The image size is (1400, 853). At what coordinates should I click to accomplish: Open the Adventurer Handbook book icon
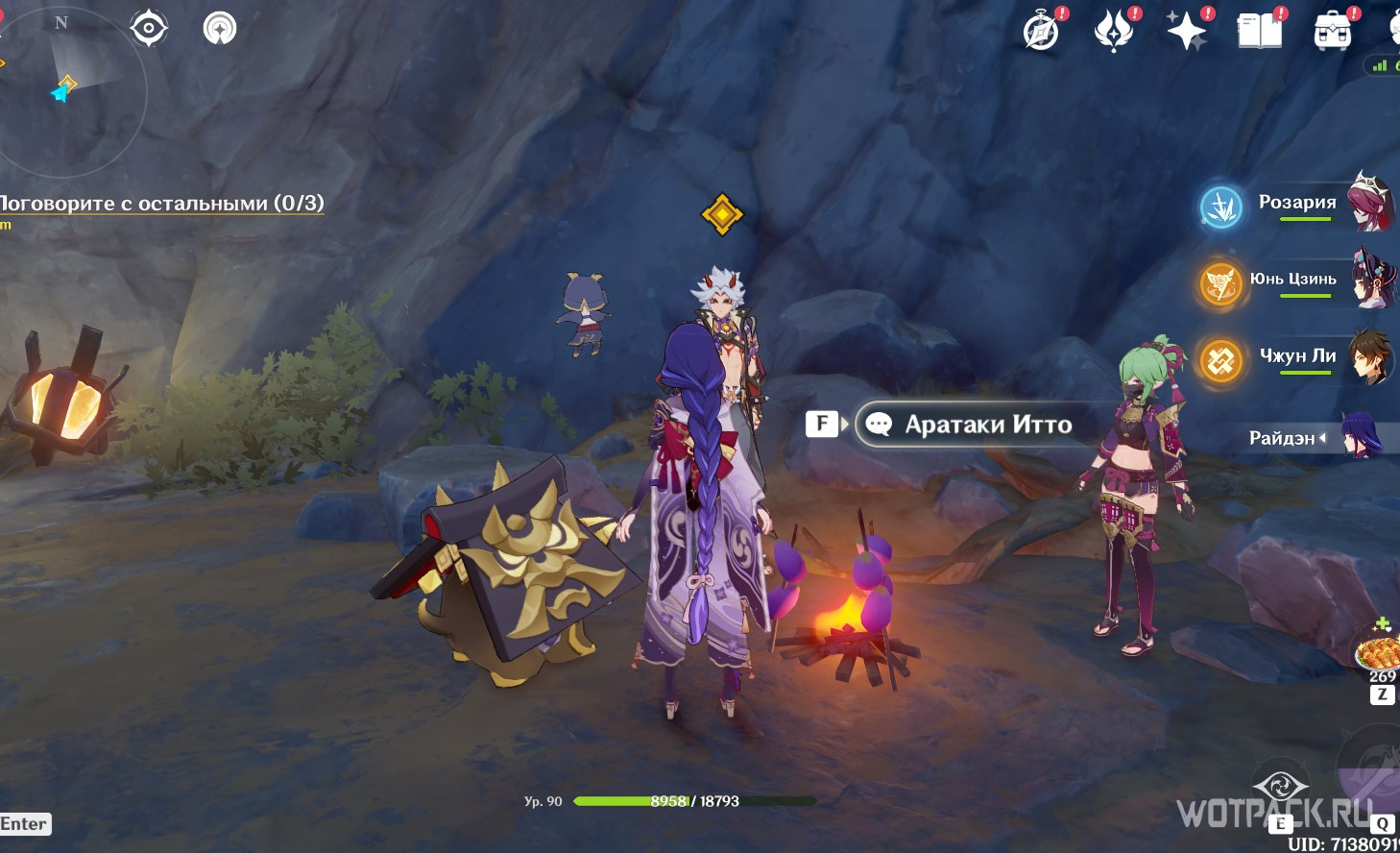click(x=1260, y=32)
